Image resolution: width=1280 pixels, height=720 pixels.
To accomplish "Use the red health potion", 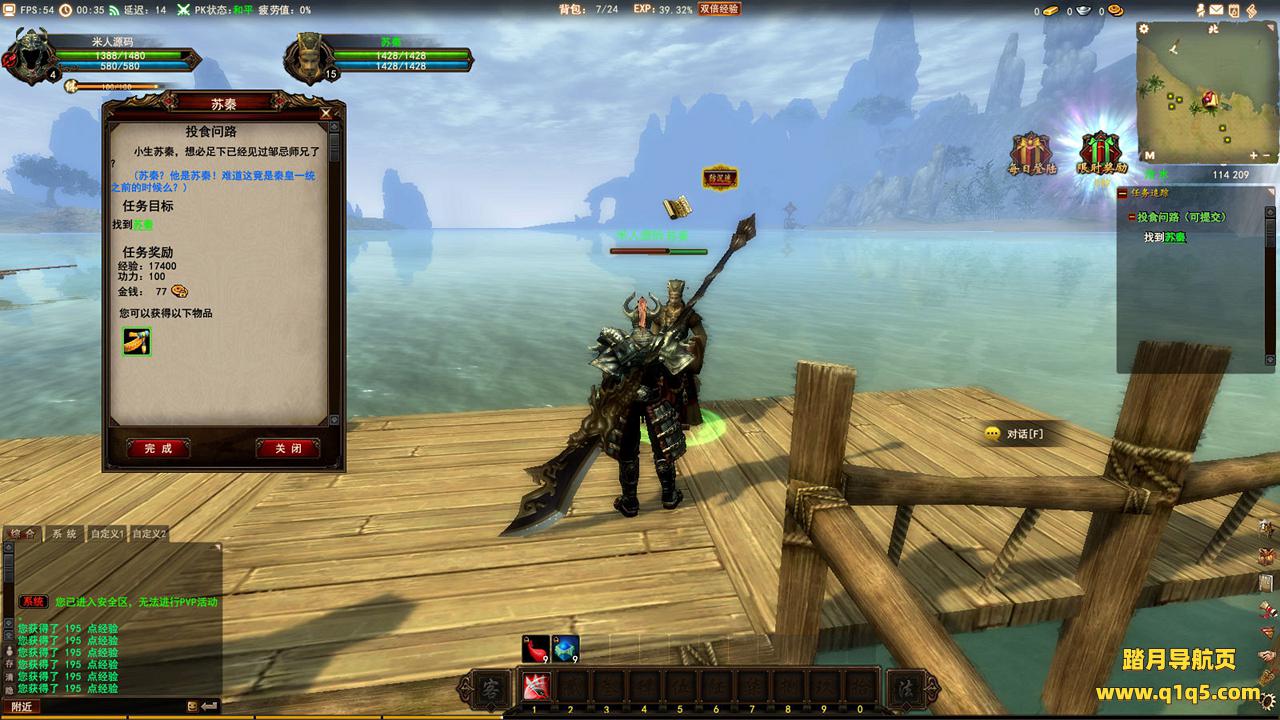I will click(x=535, y=648).
